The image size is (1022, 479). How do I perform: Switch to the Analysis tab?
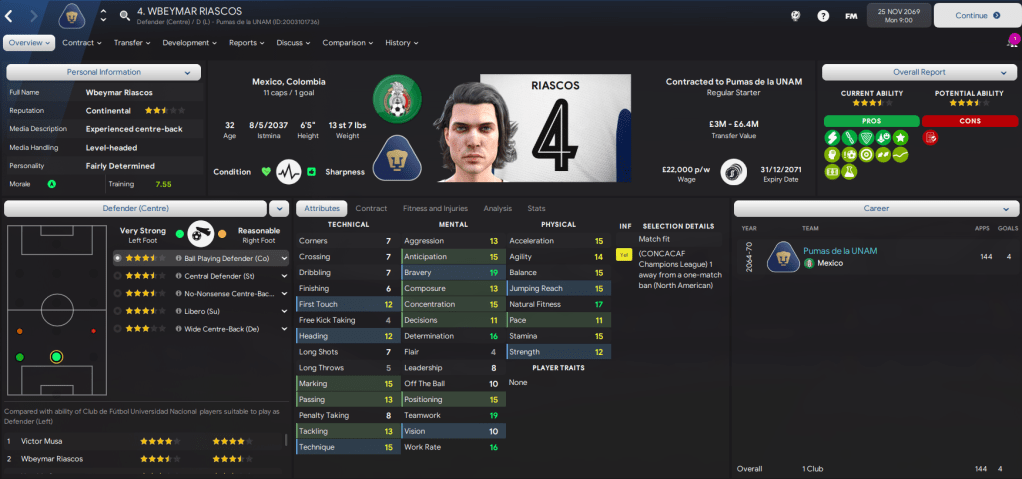(497, 208)
